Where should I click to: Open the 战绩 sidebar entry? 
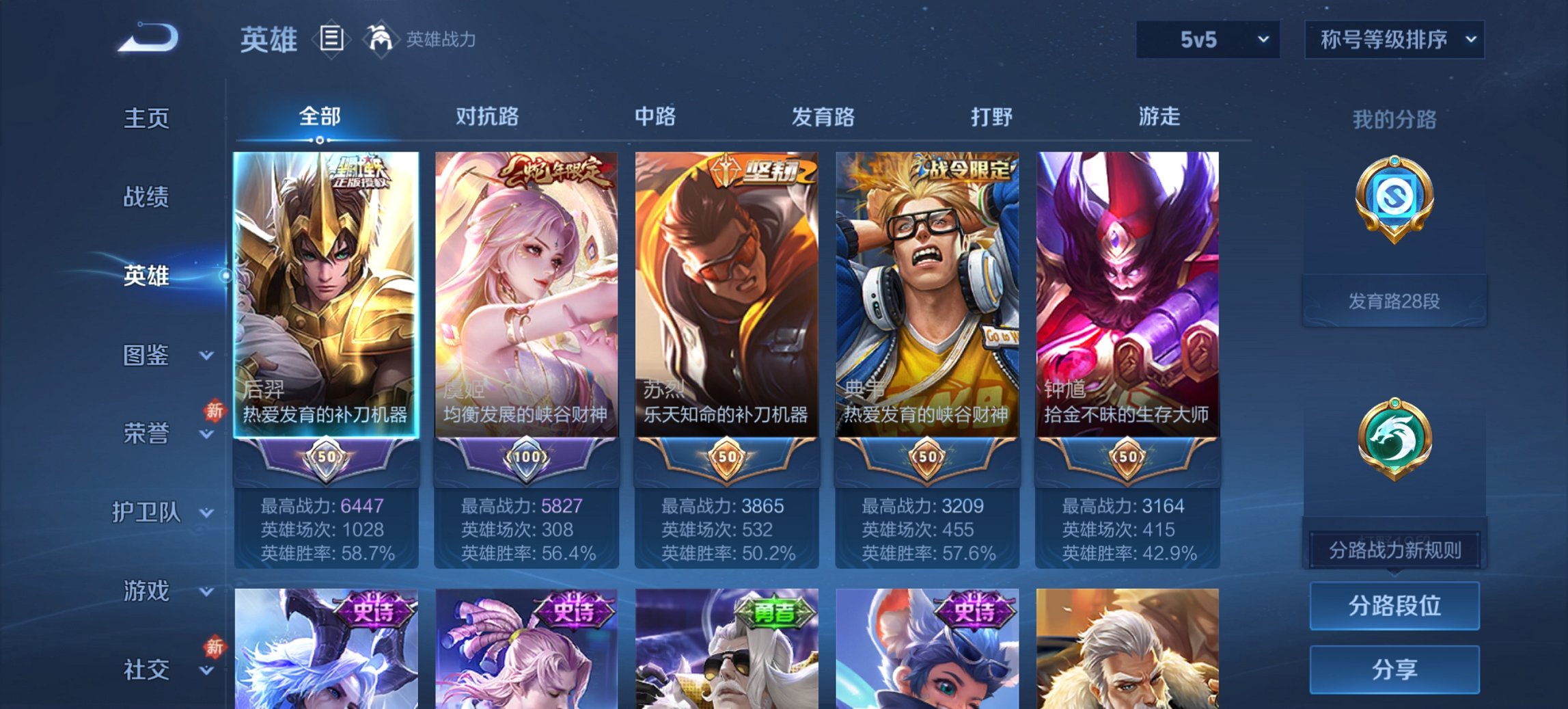tap(146, 198)
